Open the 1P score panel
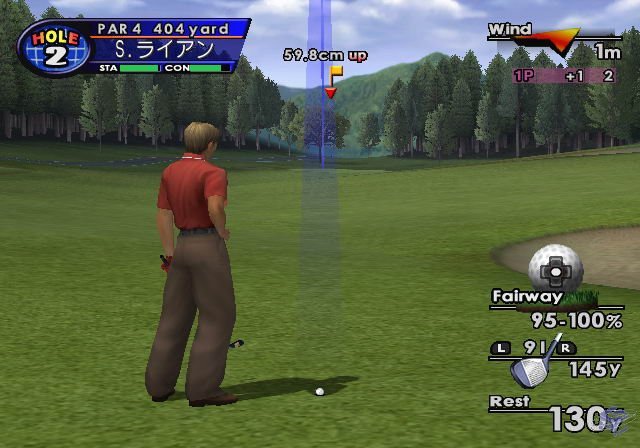Image resolution: width=640 pixels, height=448 pixels. pos(565,76)
